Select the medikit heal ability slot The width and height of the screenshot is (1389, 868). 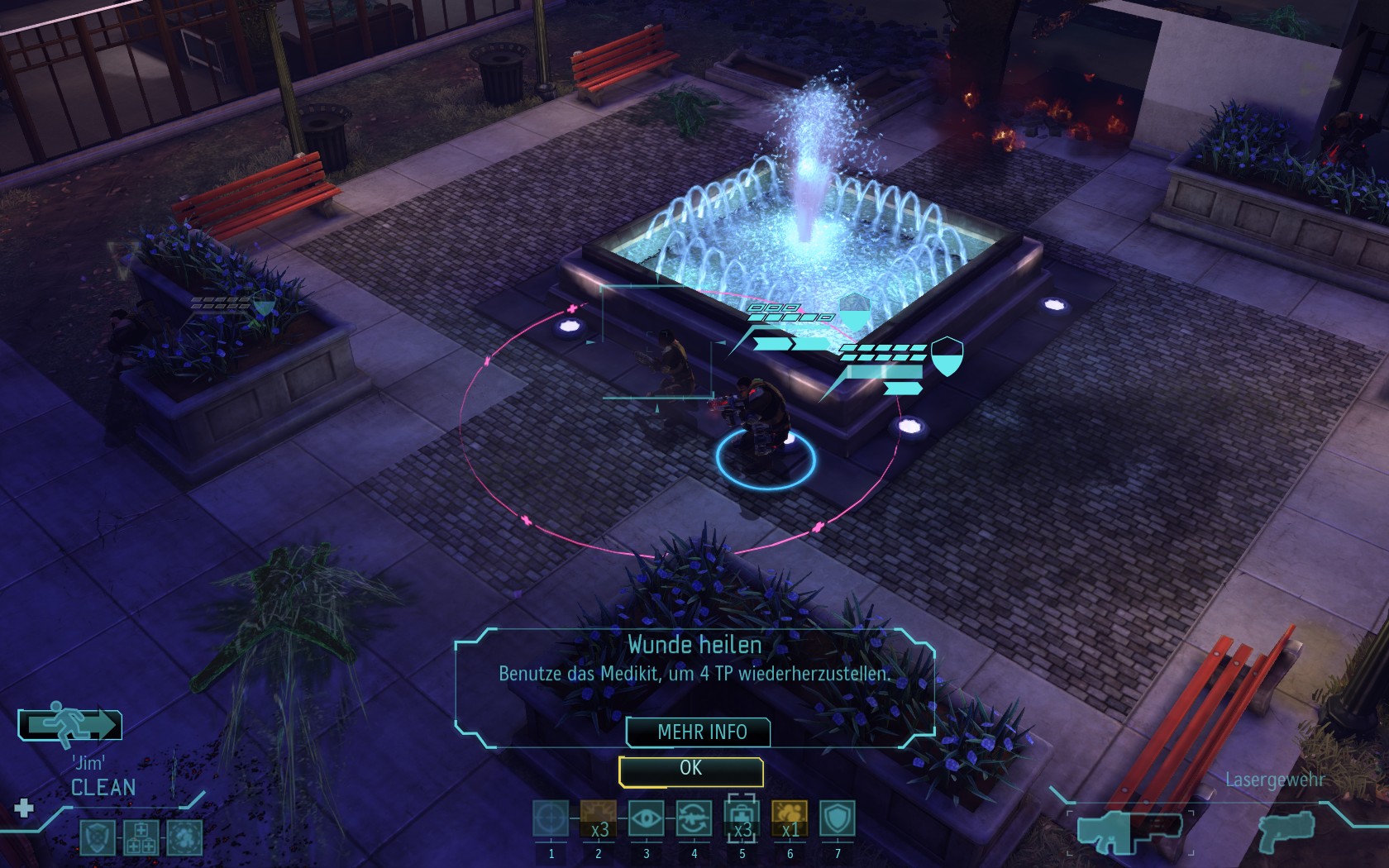pos(742,820)
